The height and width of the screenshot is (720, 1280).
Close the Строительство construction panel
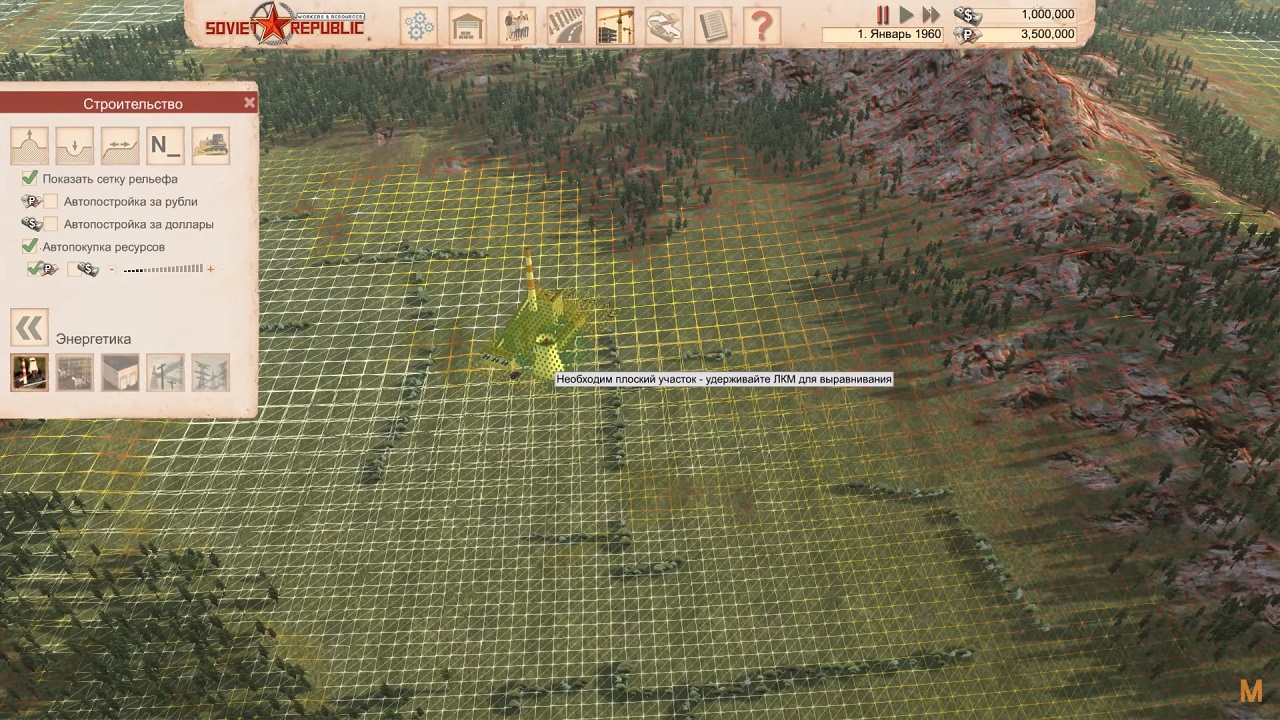tap(249, 103)
